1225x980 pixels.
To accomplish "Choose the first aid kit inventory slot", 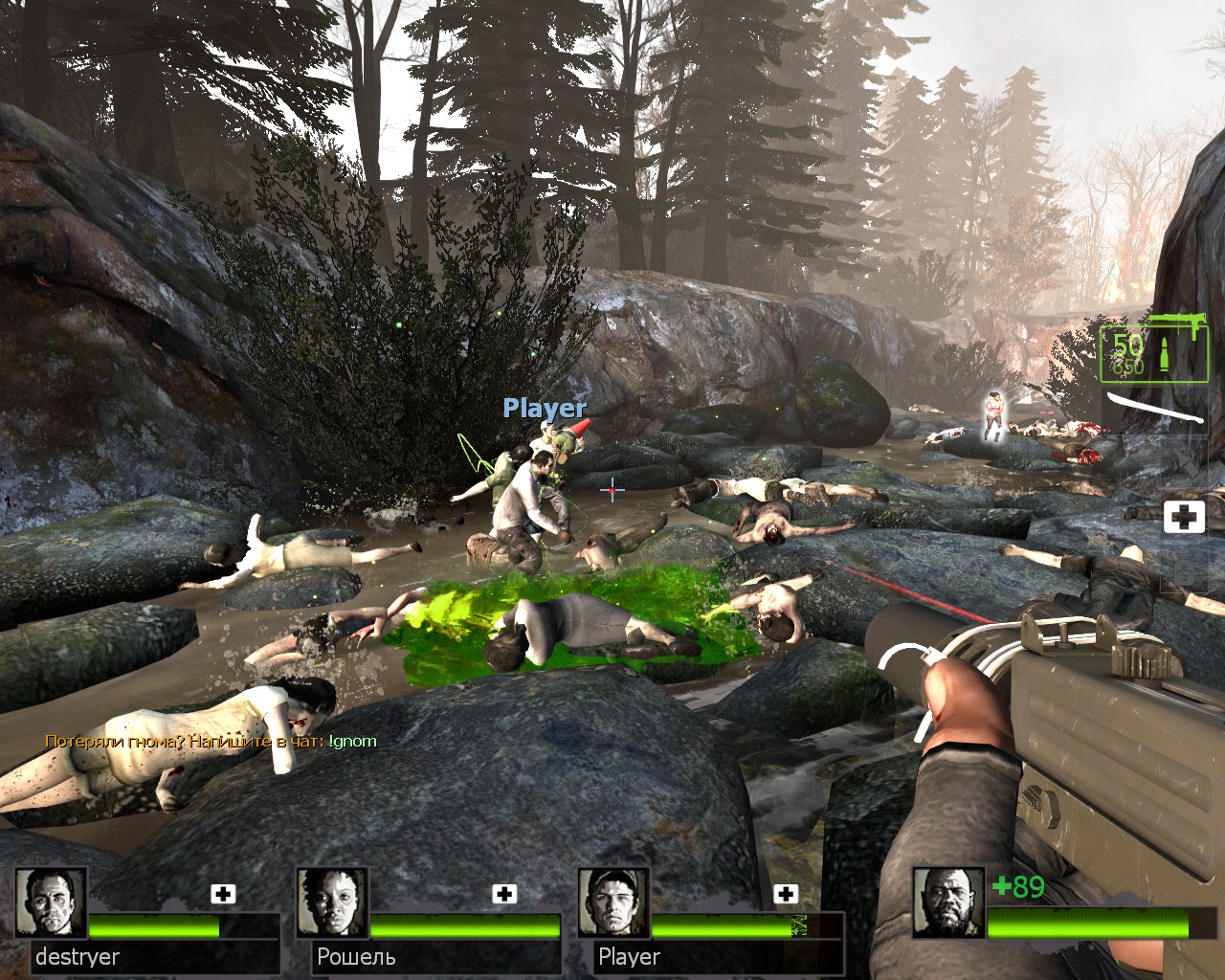I will pyautogui.click(x=1184, y=518).
